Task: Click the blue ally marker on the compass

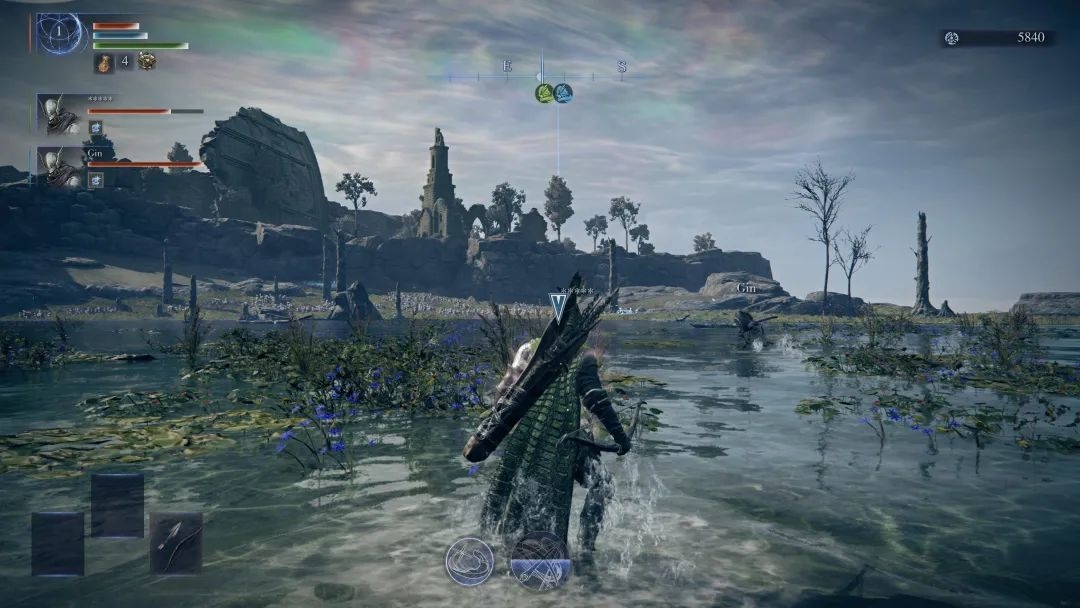Action: (563, 93)
